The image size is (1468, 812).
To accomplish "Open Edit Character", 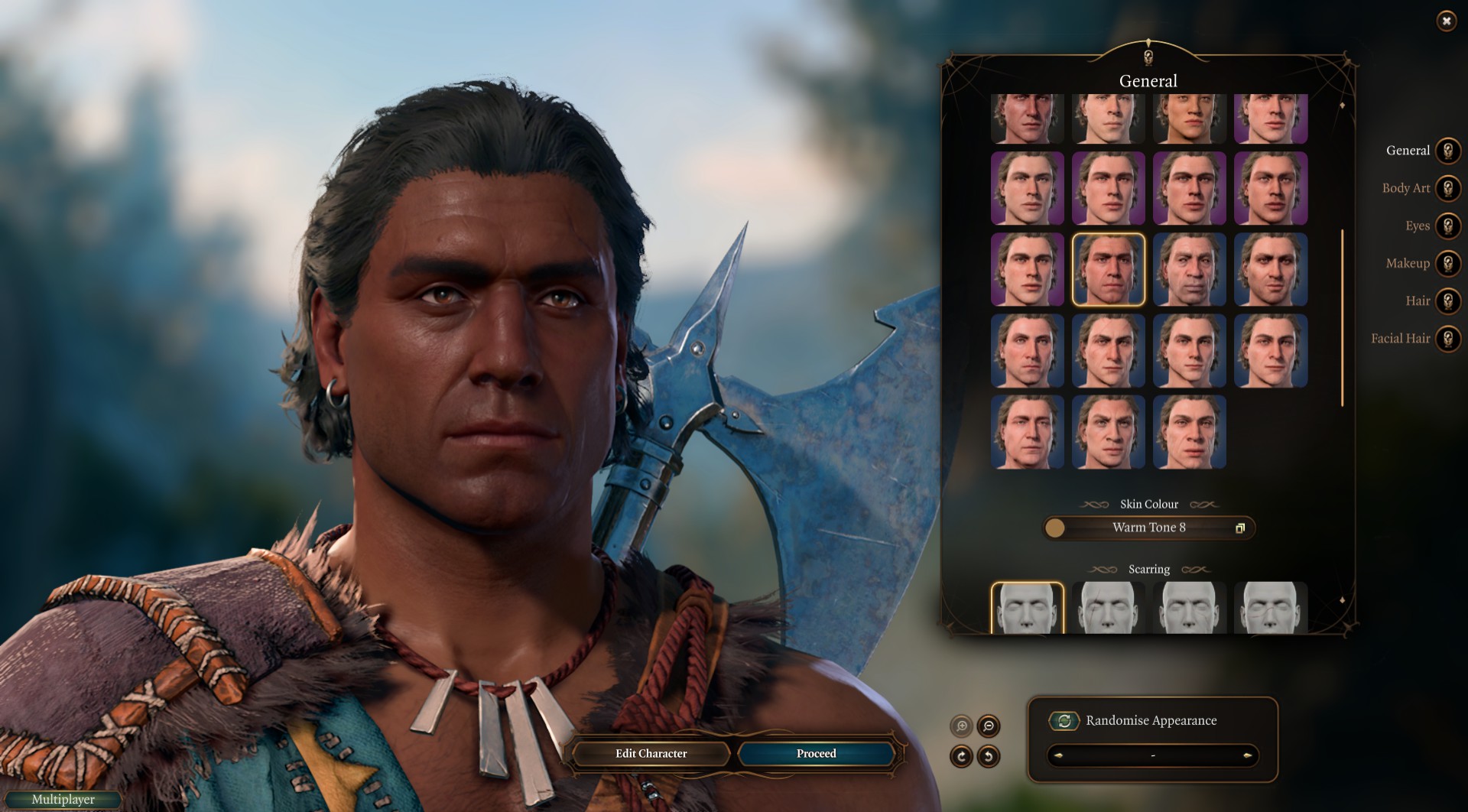I will coord(651,754).
